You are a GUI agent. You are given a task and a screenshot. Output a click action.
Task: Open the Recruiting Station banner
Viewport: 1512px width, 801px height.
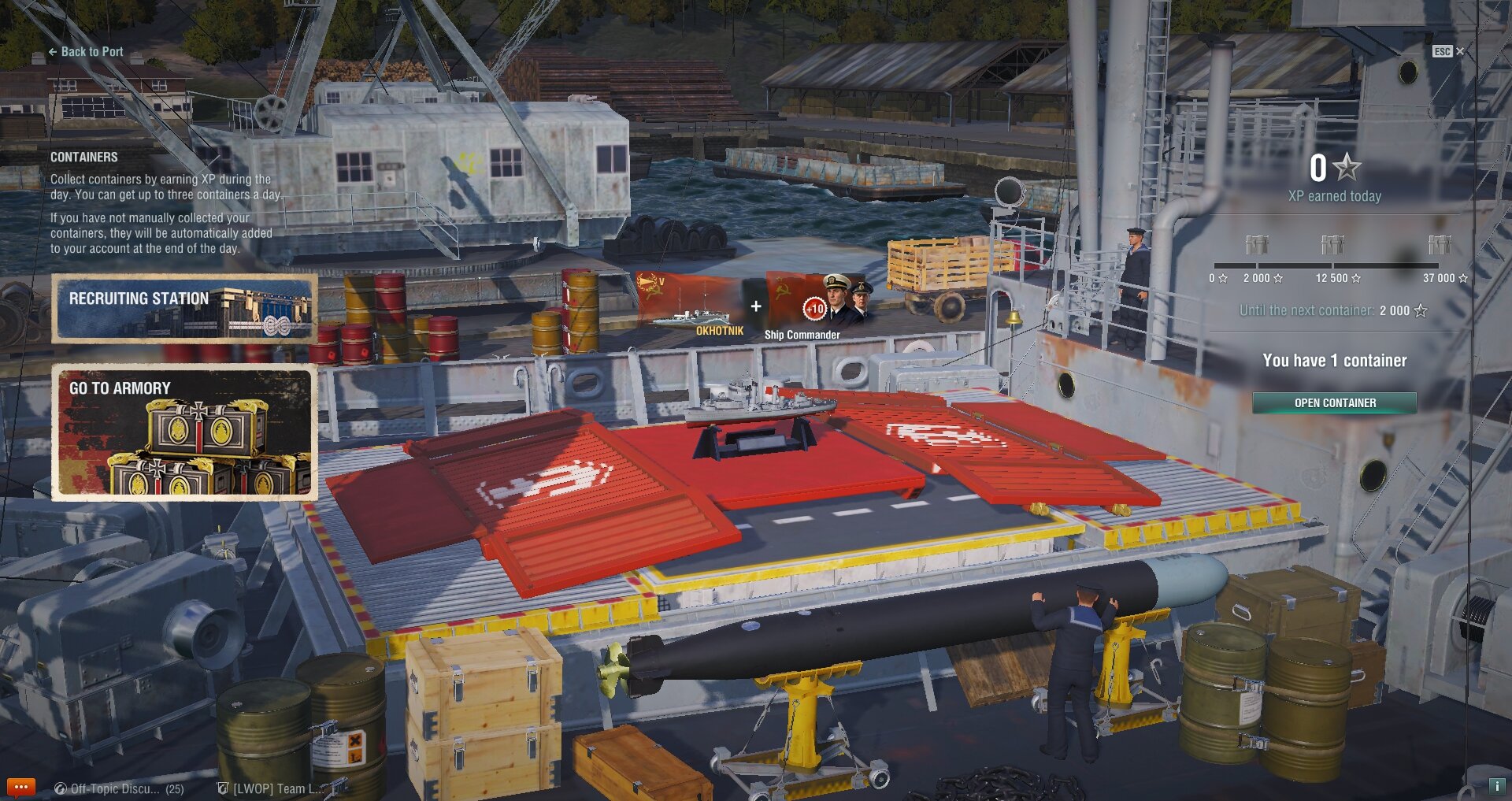pos(184,308)
